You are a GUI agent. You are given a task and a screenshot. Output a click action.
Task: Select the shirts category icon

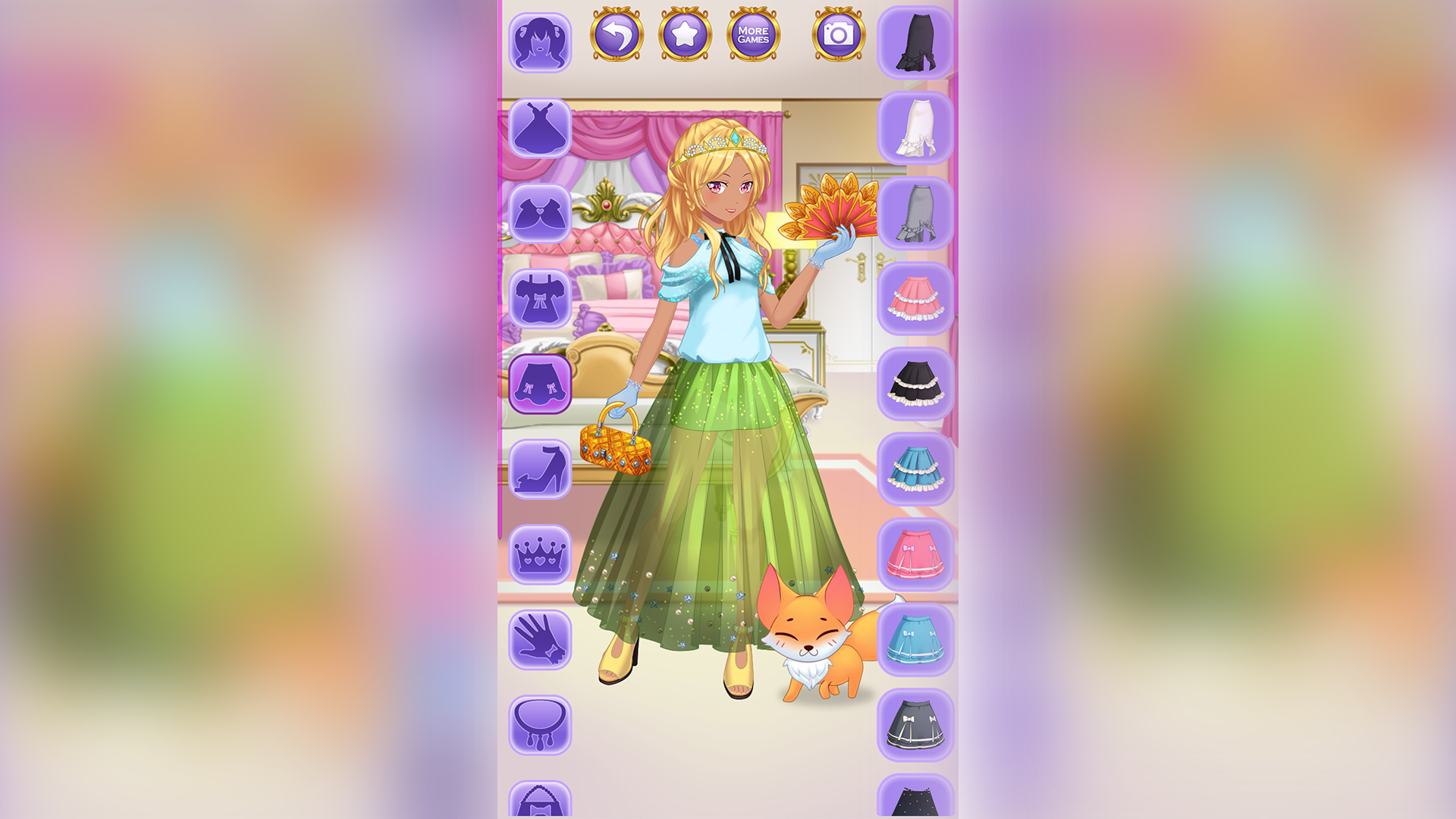[x=539, y=299]
